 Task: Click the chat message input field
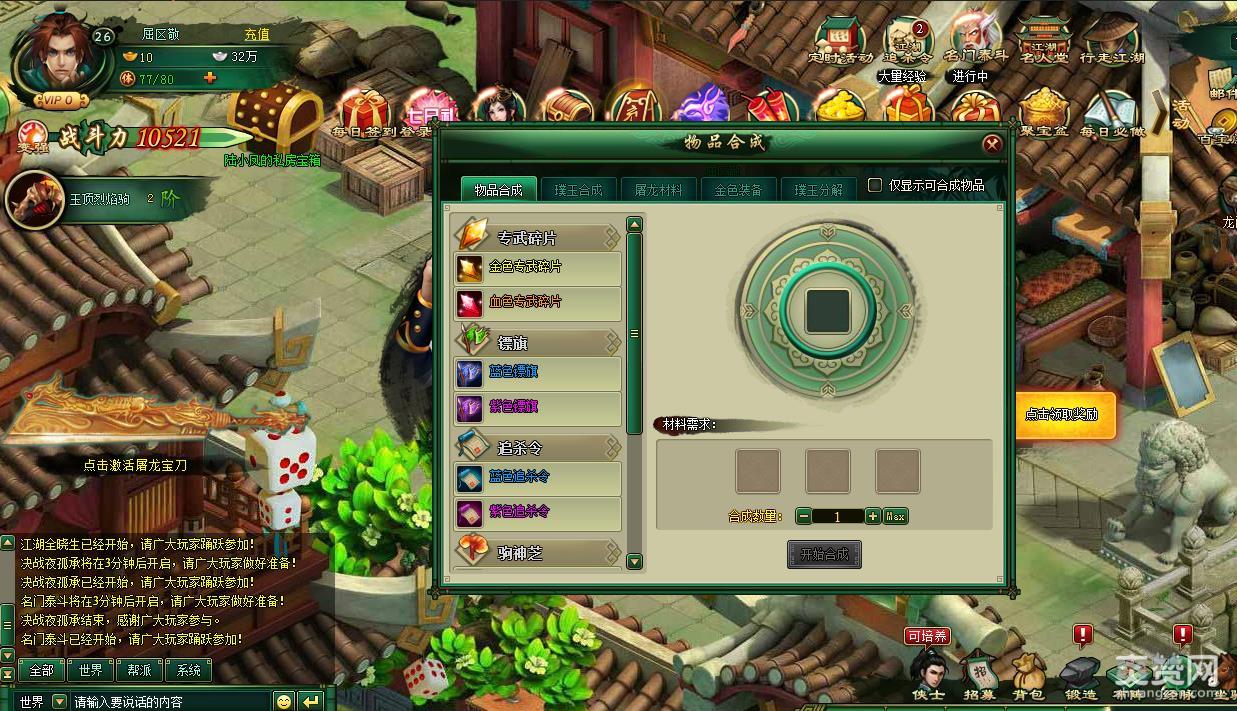pyautogui.click(x=170, y=702)
